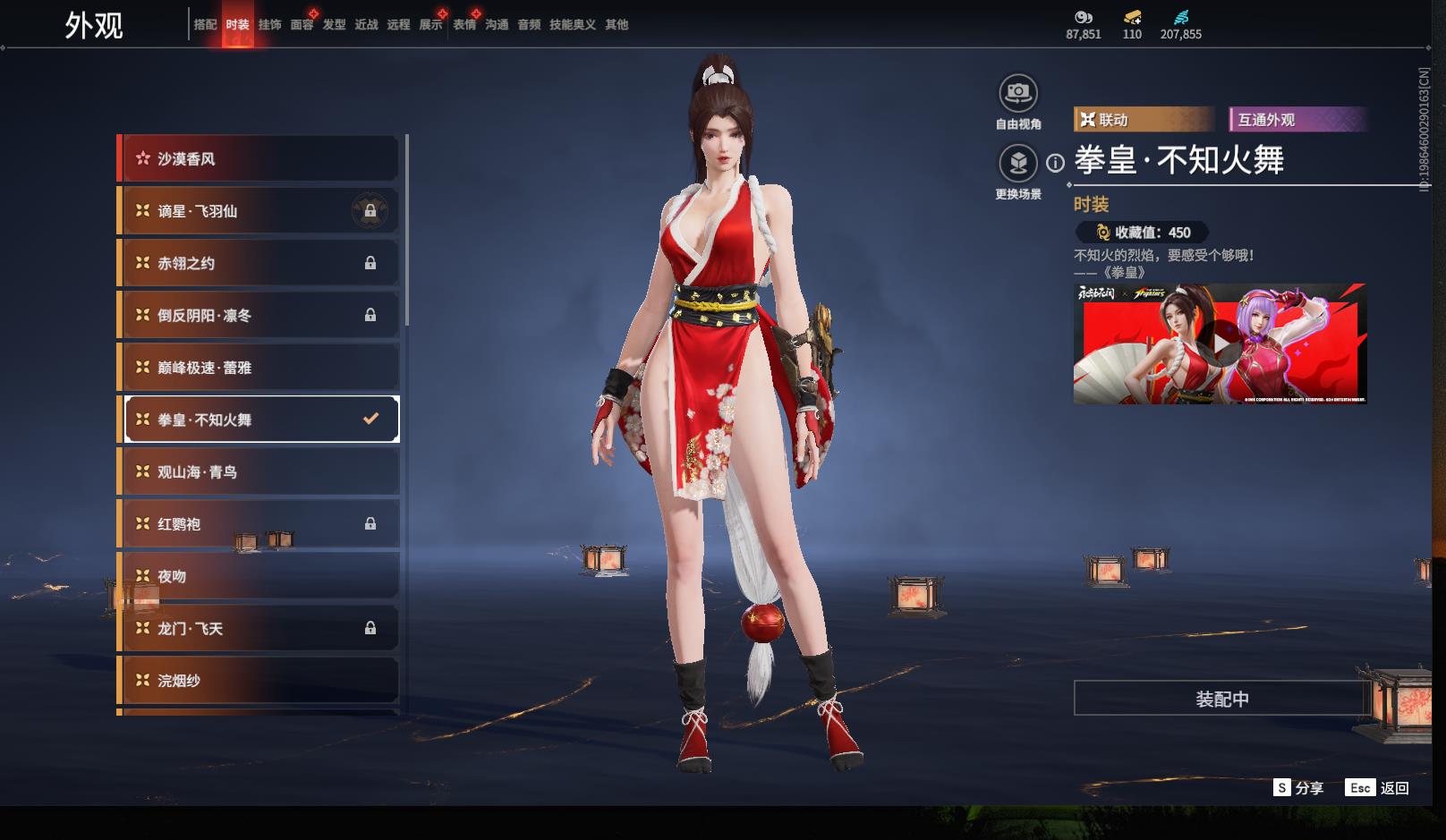Choose the locked 摘星·飞羽仙 outfit

pyautogui.click(x=259, y=211)
